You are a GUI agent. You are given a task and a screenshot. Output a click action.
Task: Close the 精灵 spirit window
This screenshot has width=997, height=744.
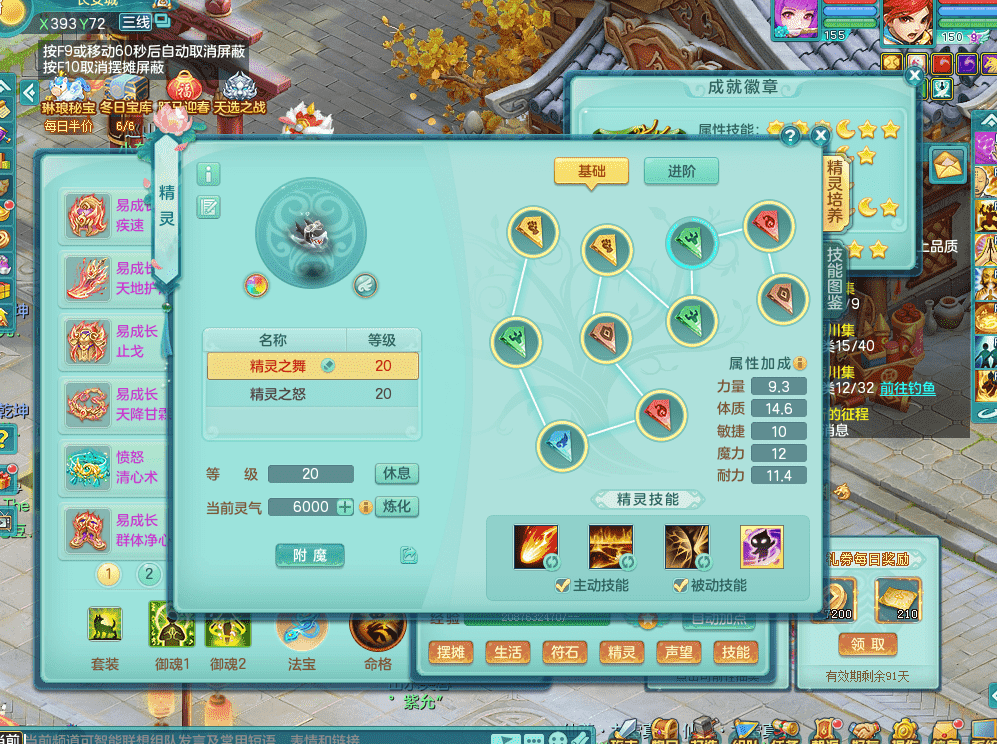(x=820, y=135)
